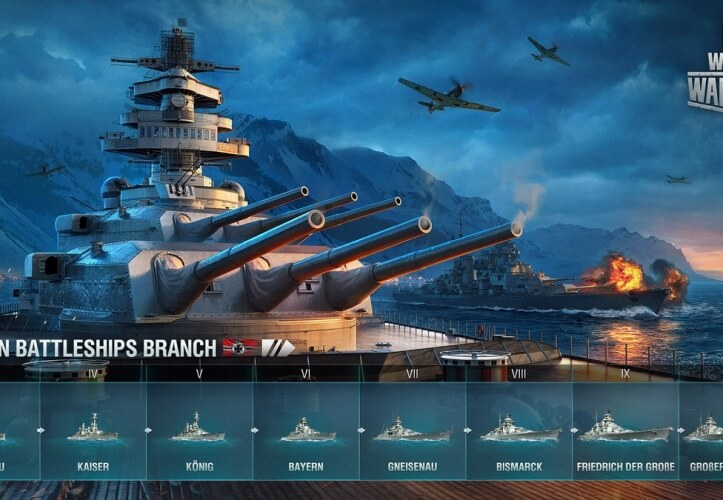The width and height of the screenshot is (723, 500).
Task: Choose the König tier V ship
Action: 199,430
